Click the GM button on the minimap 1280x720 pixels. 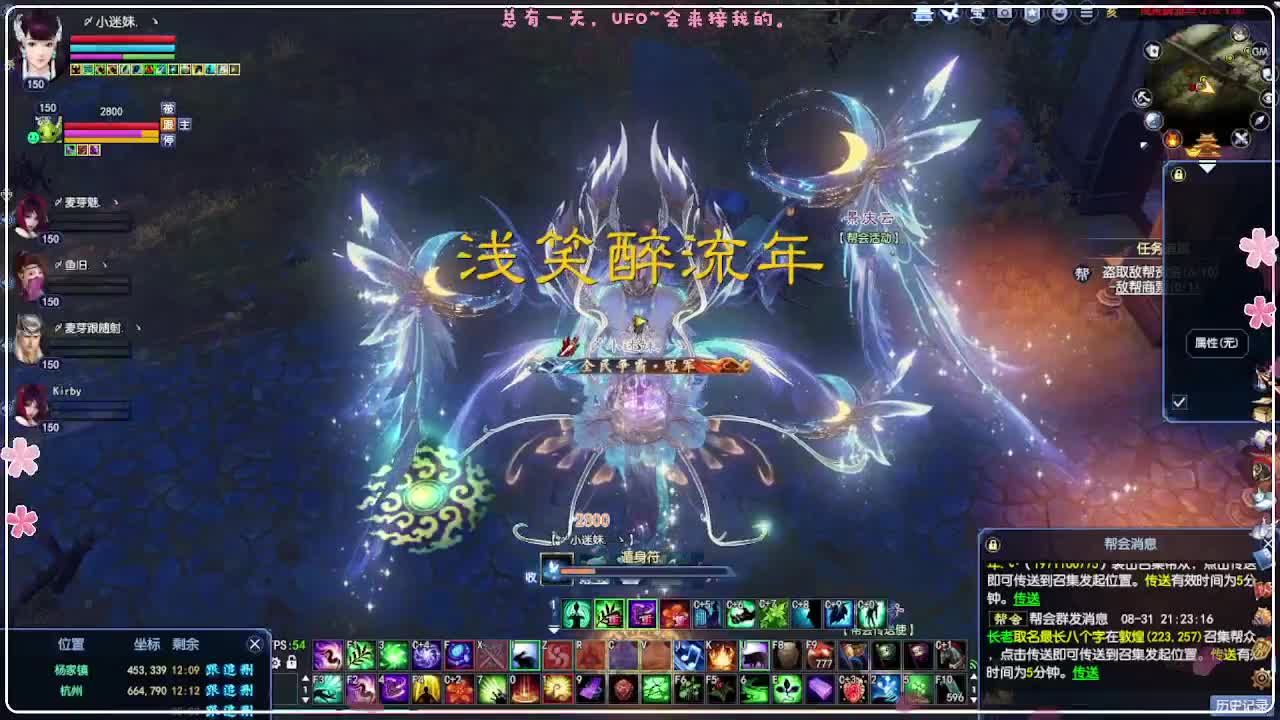click(1260, 51)
